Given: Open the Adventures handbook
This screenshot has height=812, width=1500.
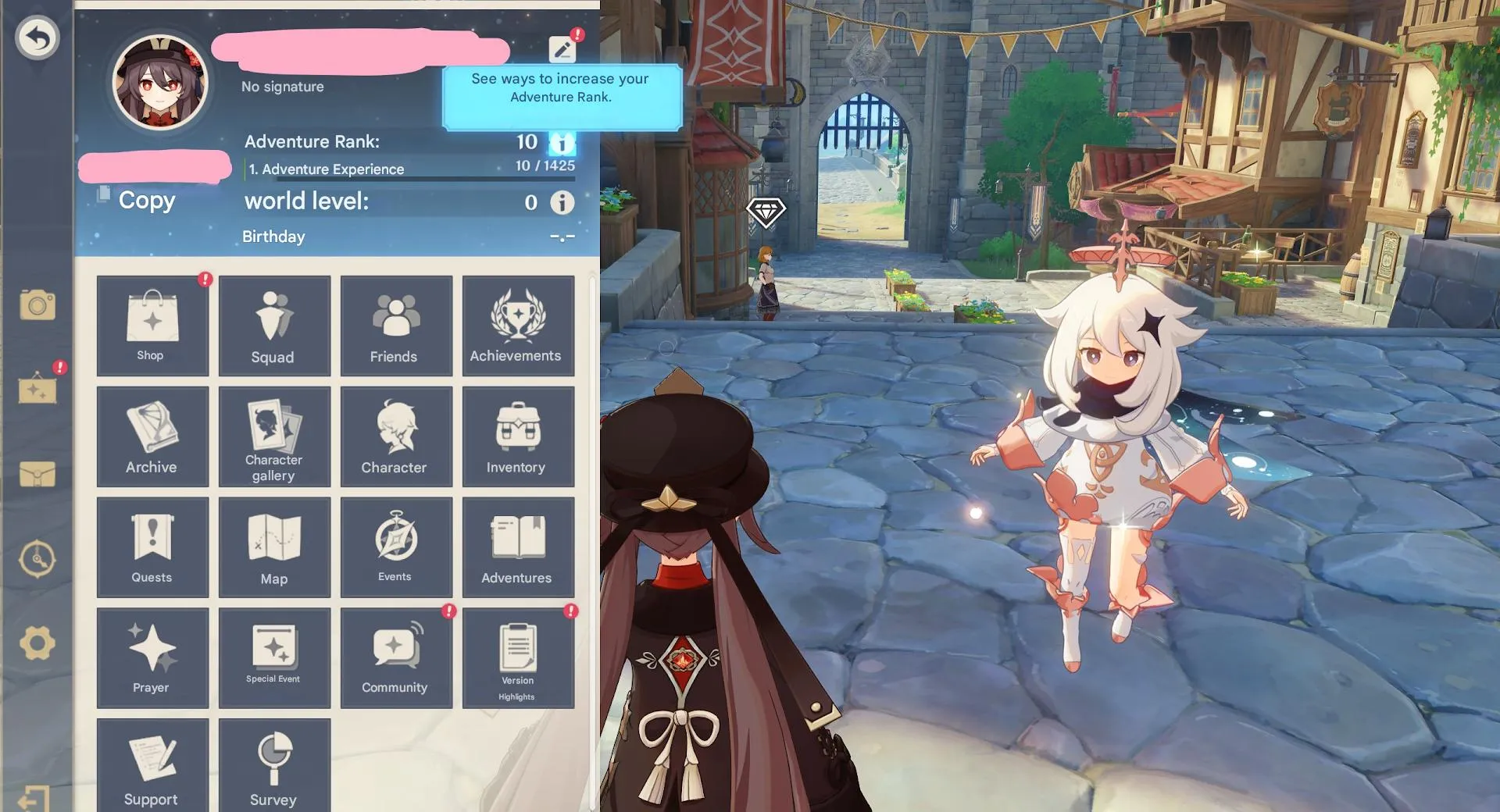Looking at the screenshot, I should click(518, 547).
